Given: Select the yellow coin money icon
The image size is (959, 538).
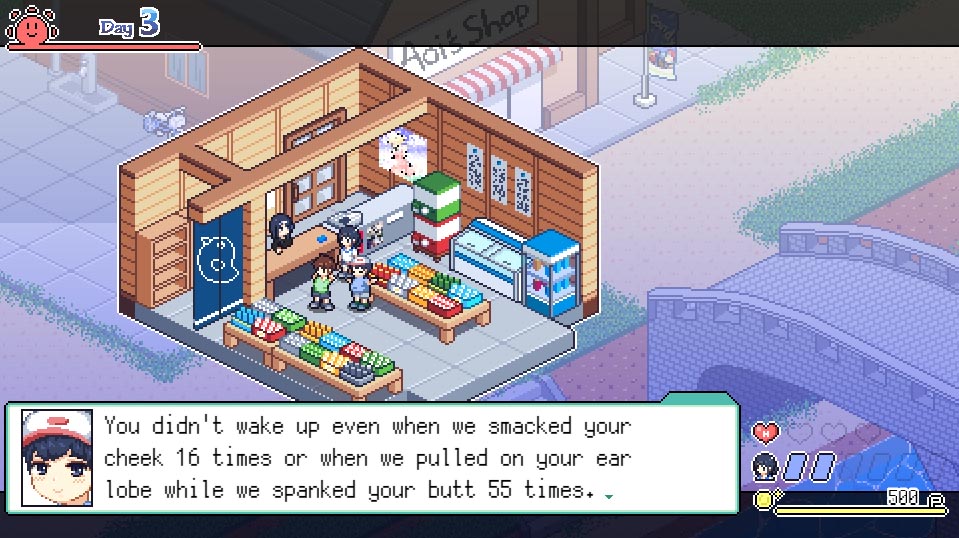Looking at the screenshot, I should (x=764, y=499).
